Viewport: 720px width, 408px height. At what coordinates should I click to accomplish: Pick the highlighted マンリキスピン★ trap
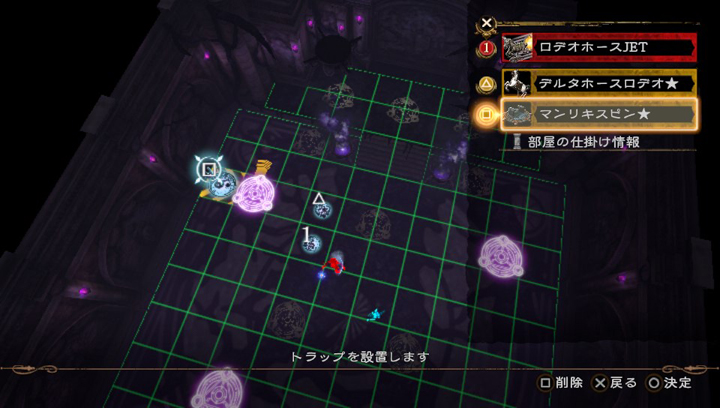pos(597,114)
